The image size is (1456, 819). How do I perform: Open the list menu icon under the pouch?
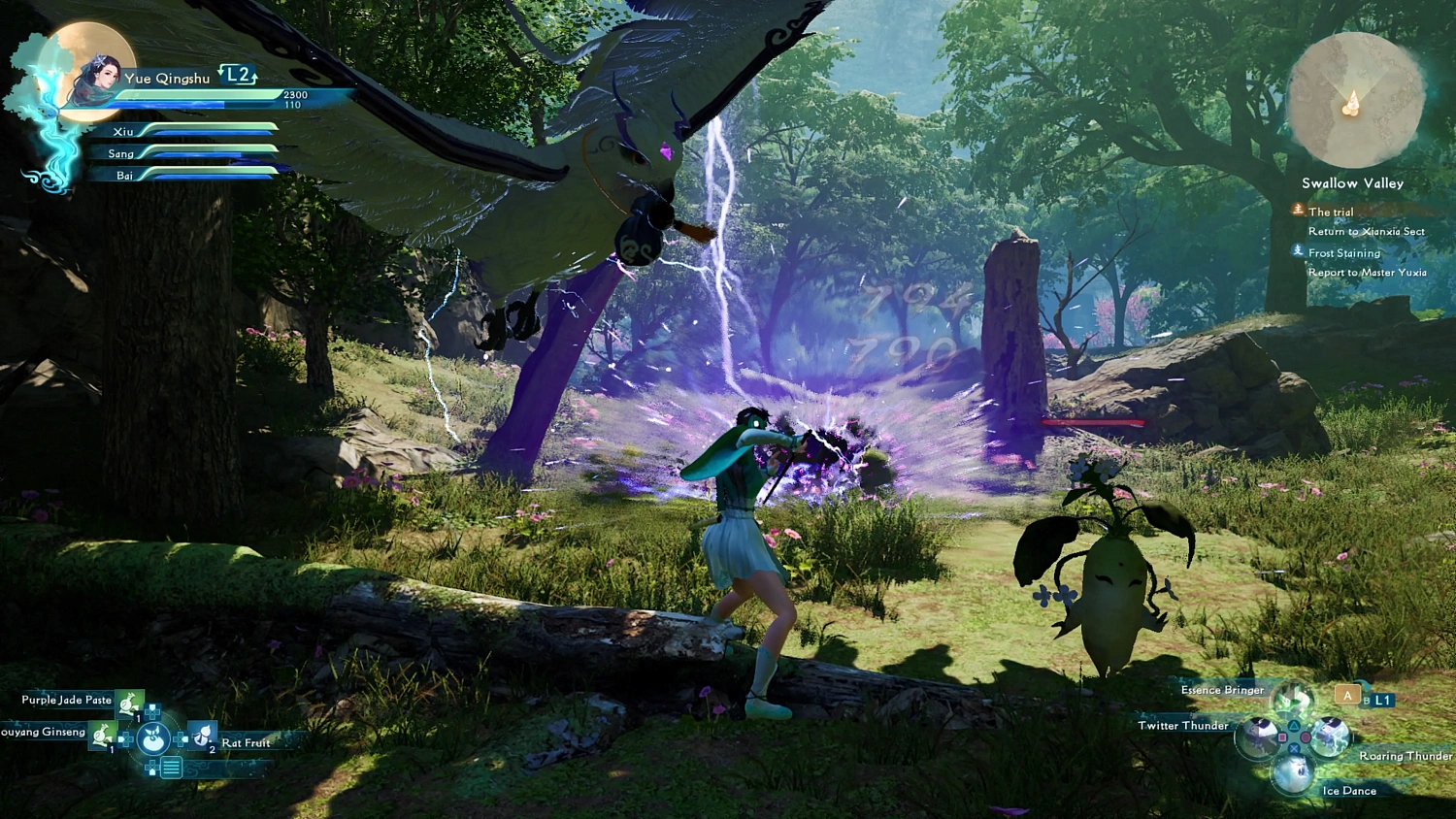171,769
